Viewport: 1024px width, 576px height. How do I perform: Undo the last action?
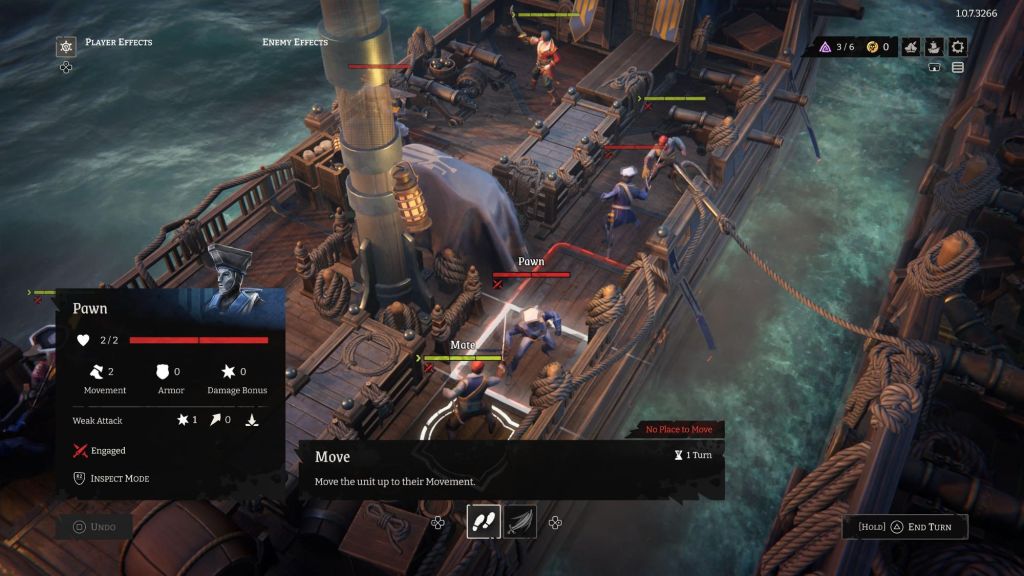94,527
